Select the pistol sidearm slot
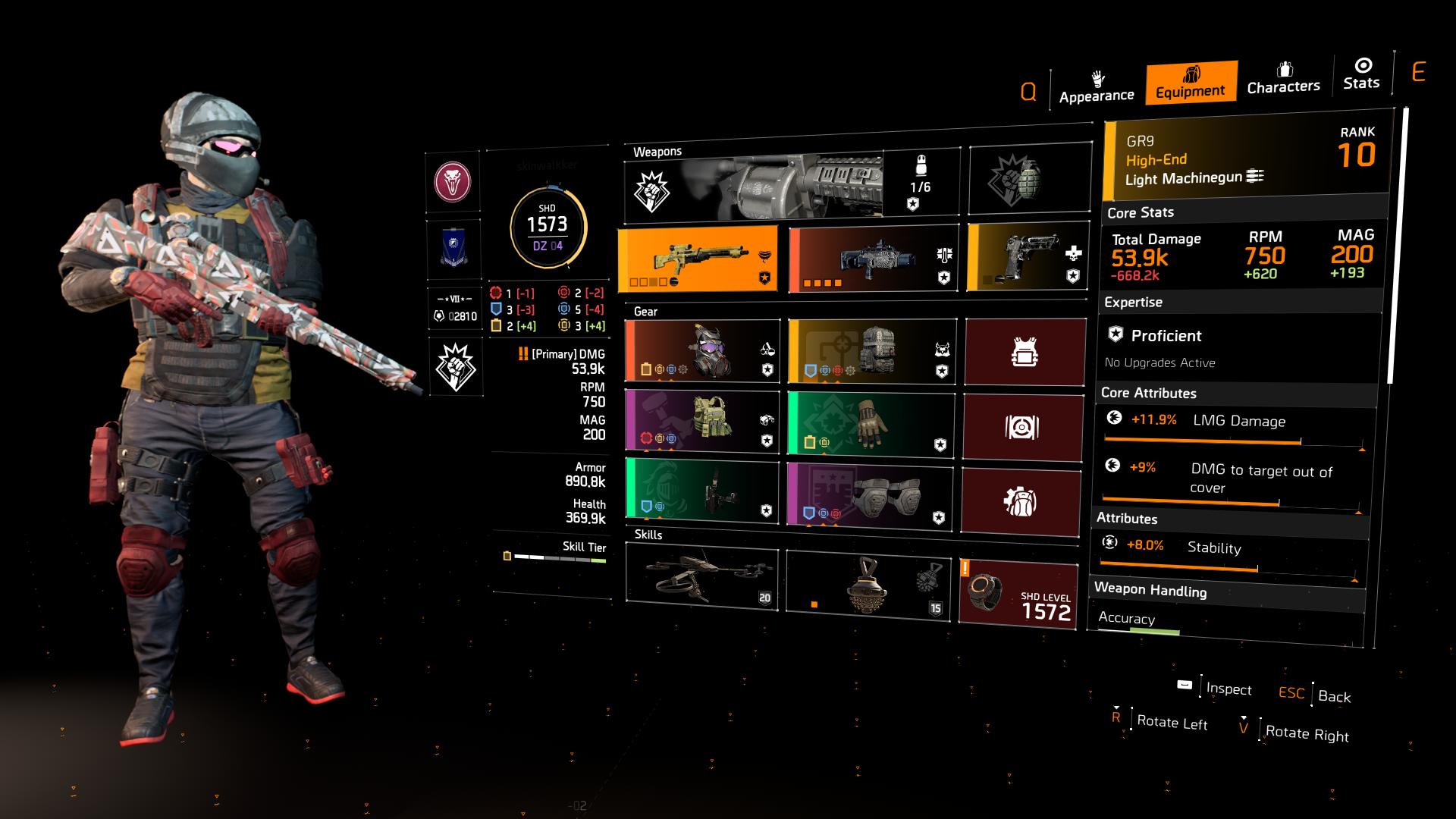 pos(1028,256)
